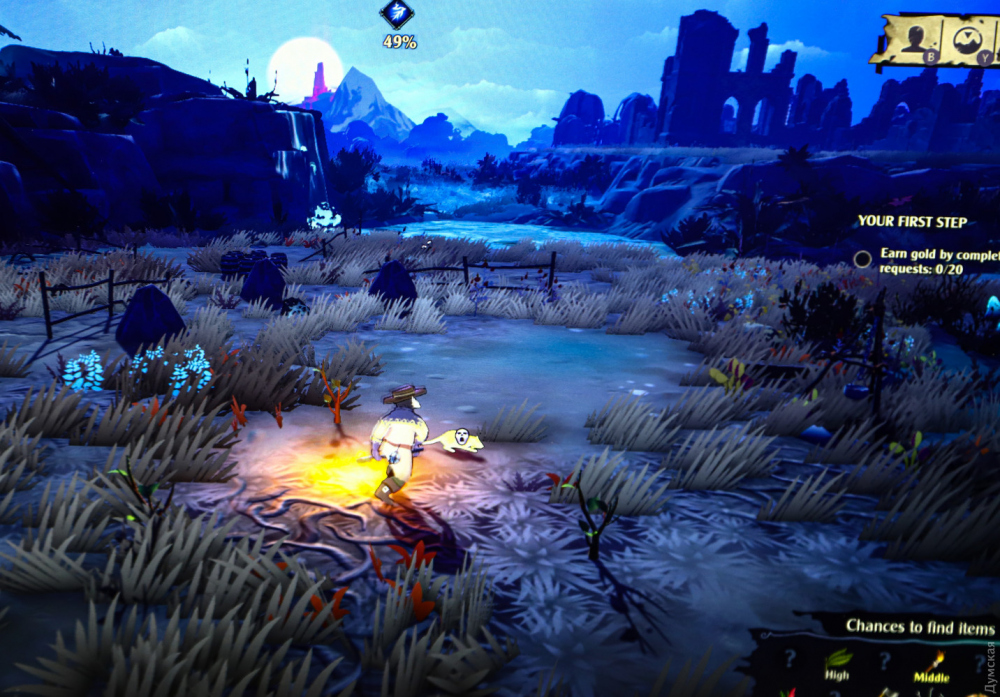Viewport: 1000px width, 697px height.
Task: Click the Chances to find items header
Action: click(x=920, y=627)
